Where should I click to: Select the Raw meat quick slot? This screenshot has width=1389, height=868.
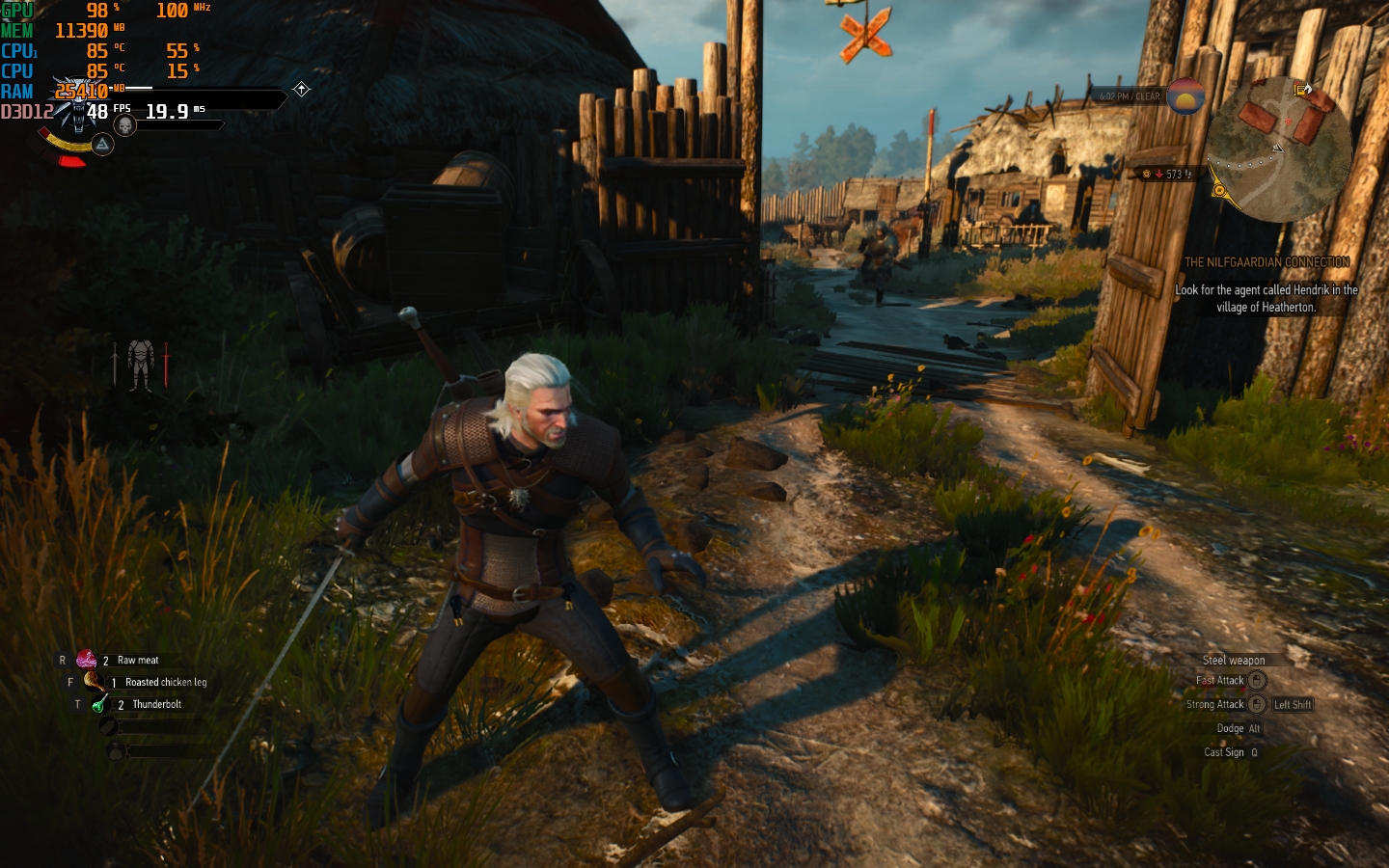tap(87, 661)
